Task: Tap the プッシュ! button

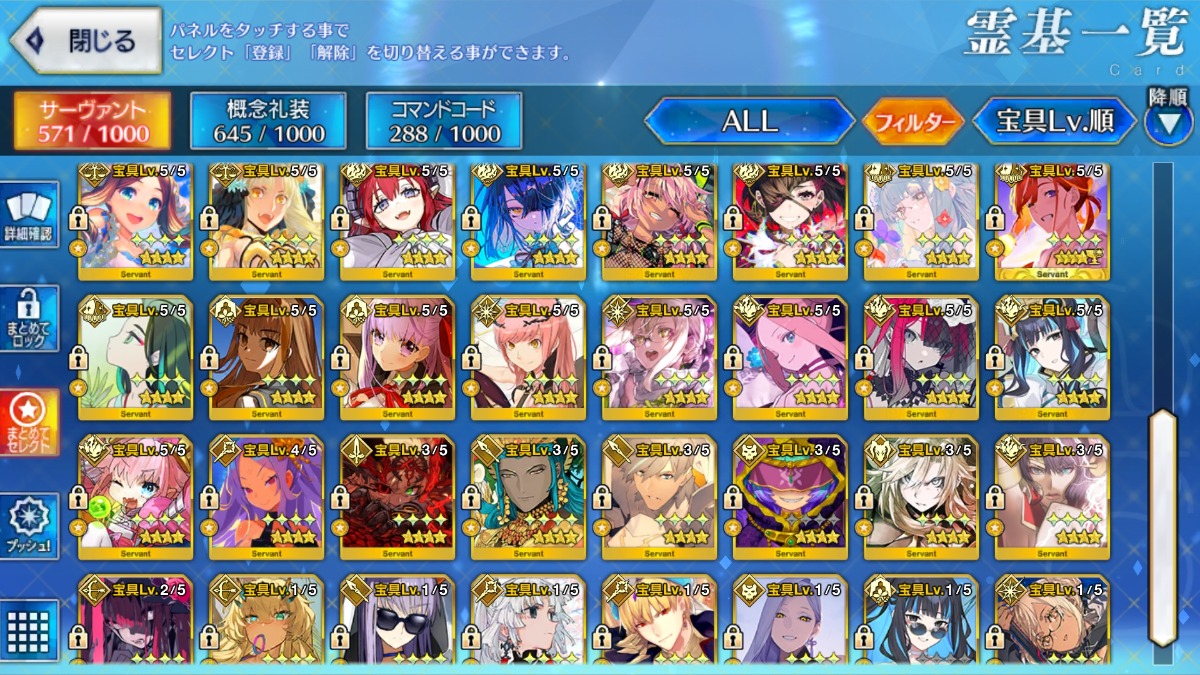Action: pyautogui.click(x=28, y=527)
